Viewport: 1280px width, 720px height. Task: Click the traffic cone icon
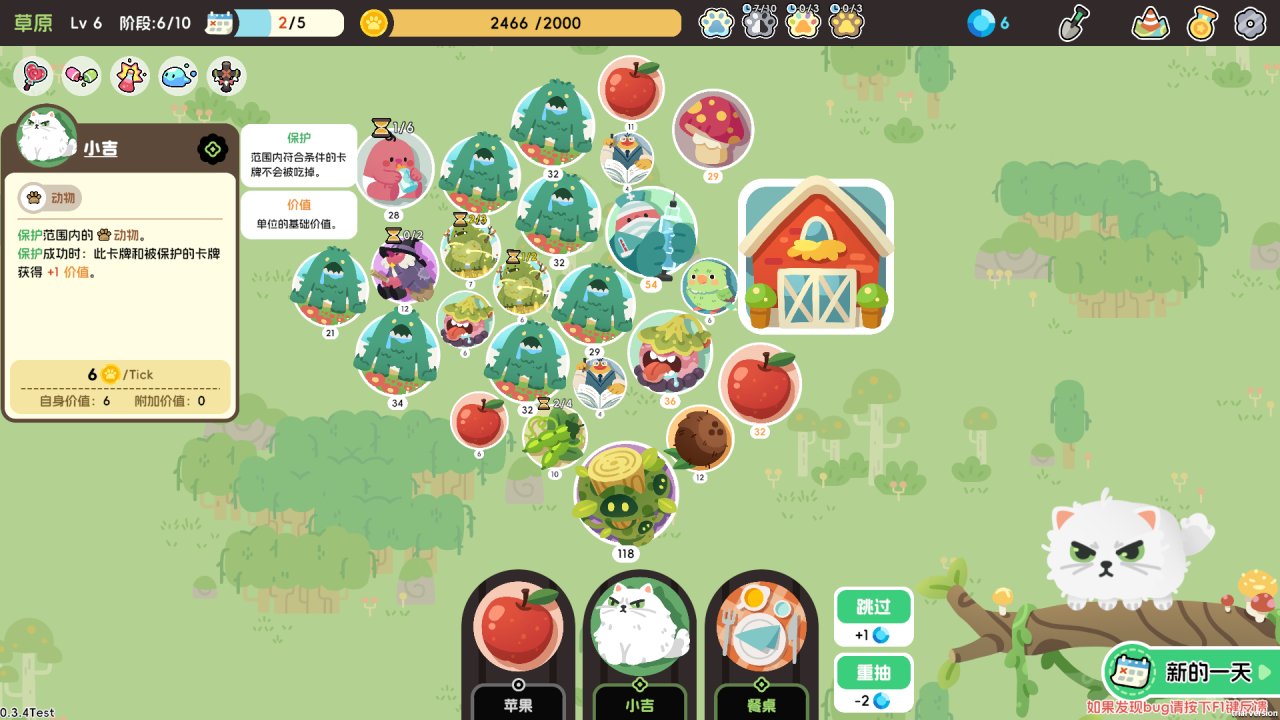point(1151,23)
